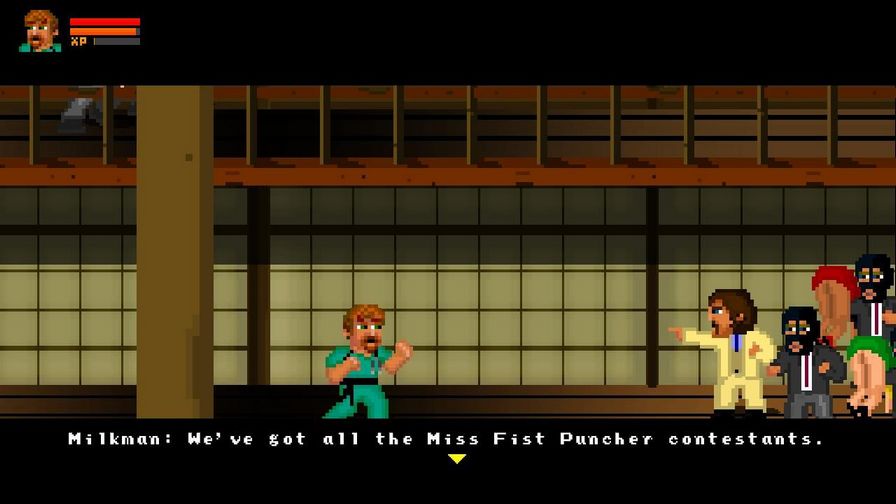This screenshot has width=896, height=504.
Task: Select the player character portrait
Action: click(41, 31)
